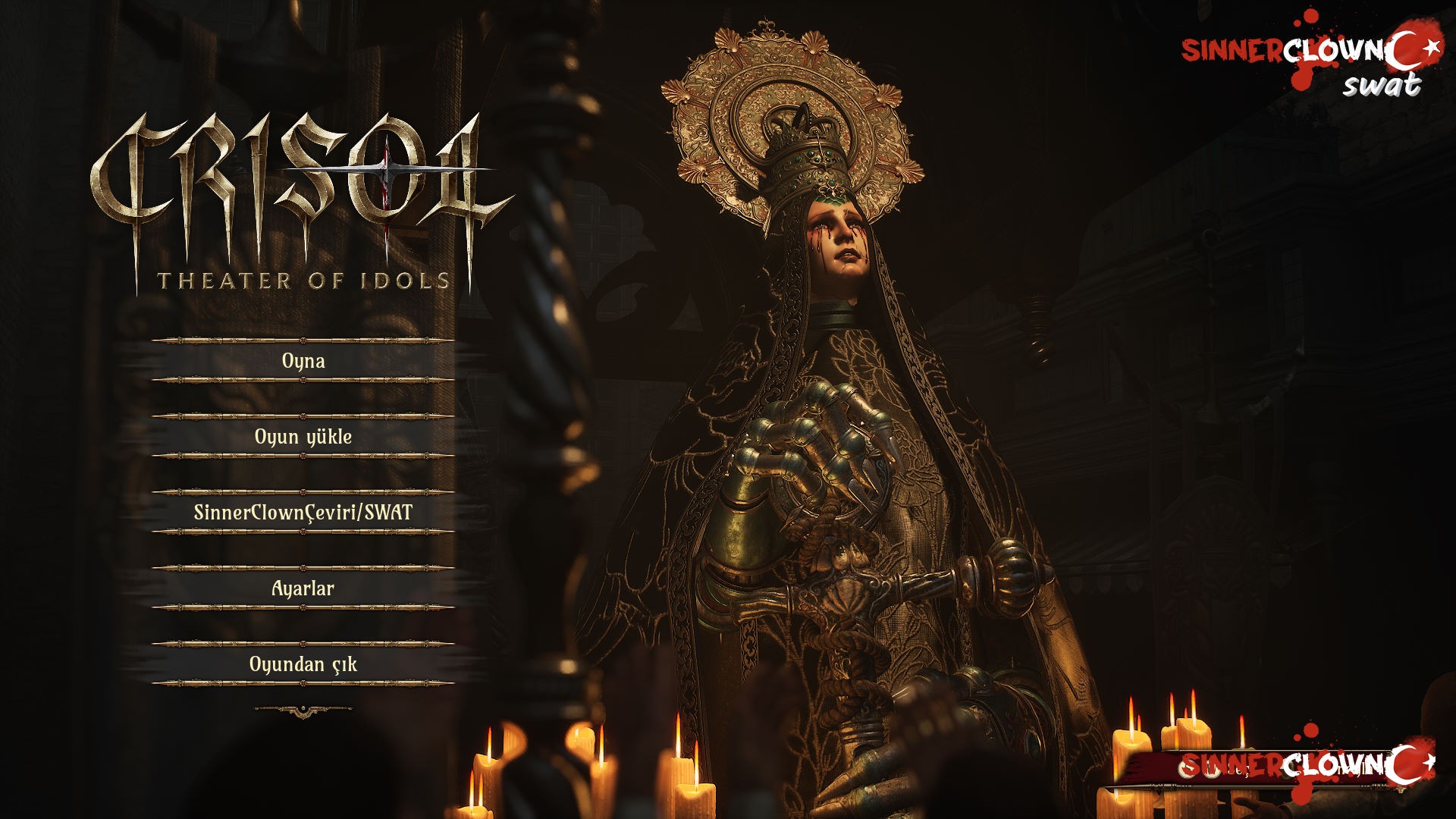Open the Oyun yükle load menu
The height and width of the screenshot is (819, 1456).
pyautogui.click(x=303, y=437)
